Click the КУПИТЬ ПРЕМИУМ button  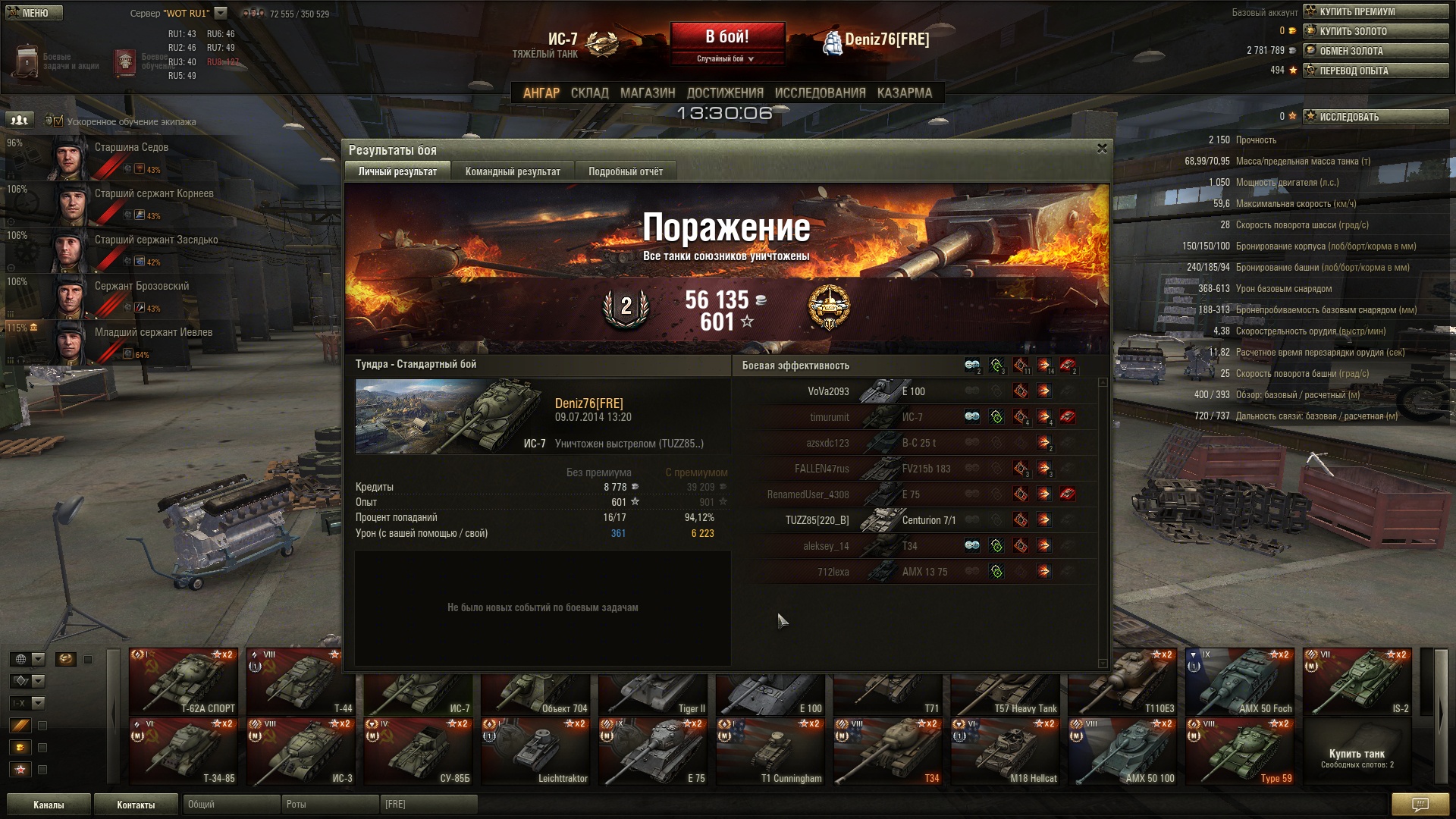pyautogui.click(x=1376, y=11)
